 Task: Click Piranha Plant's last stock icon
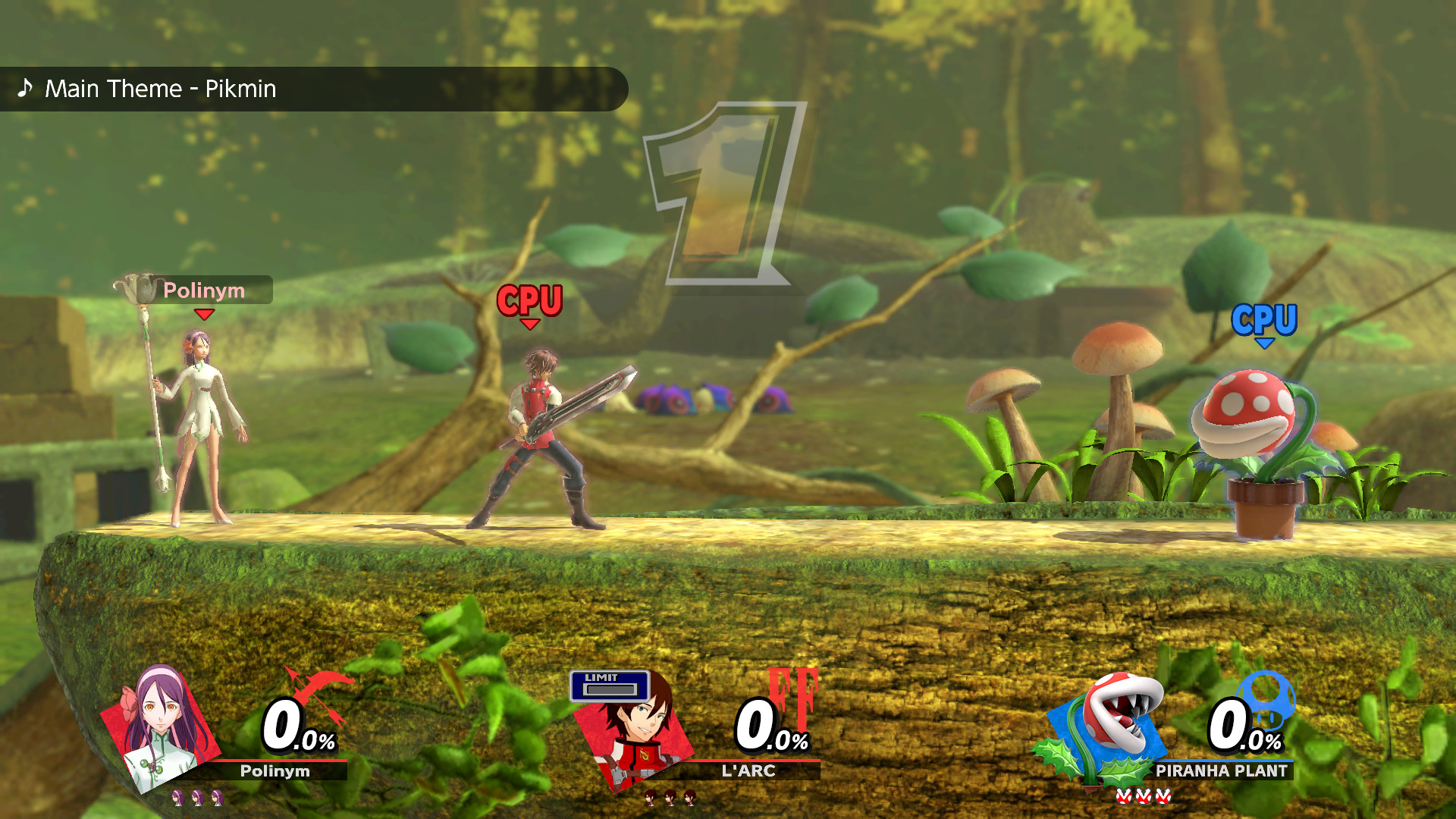[x=1162, y=798]
